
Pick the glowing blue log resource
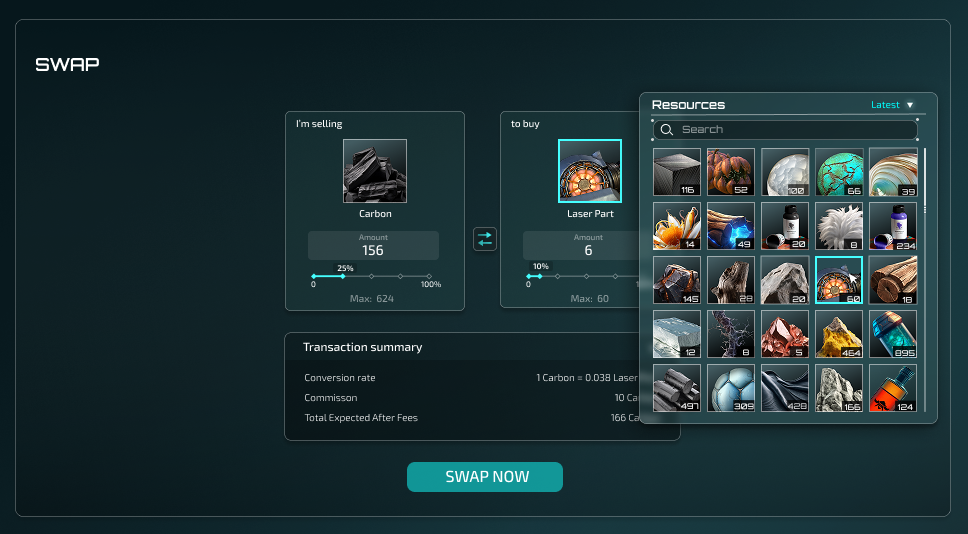[x=731, y=226]
